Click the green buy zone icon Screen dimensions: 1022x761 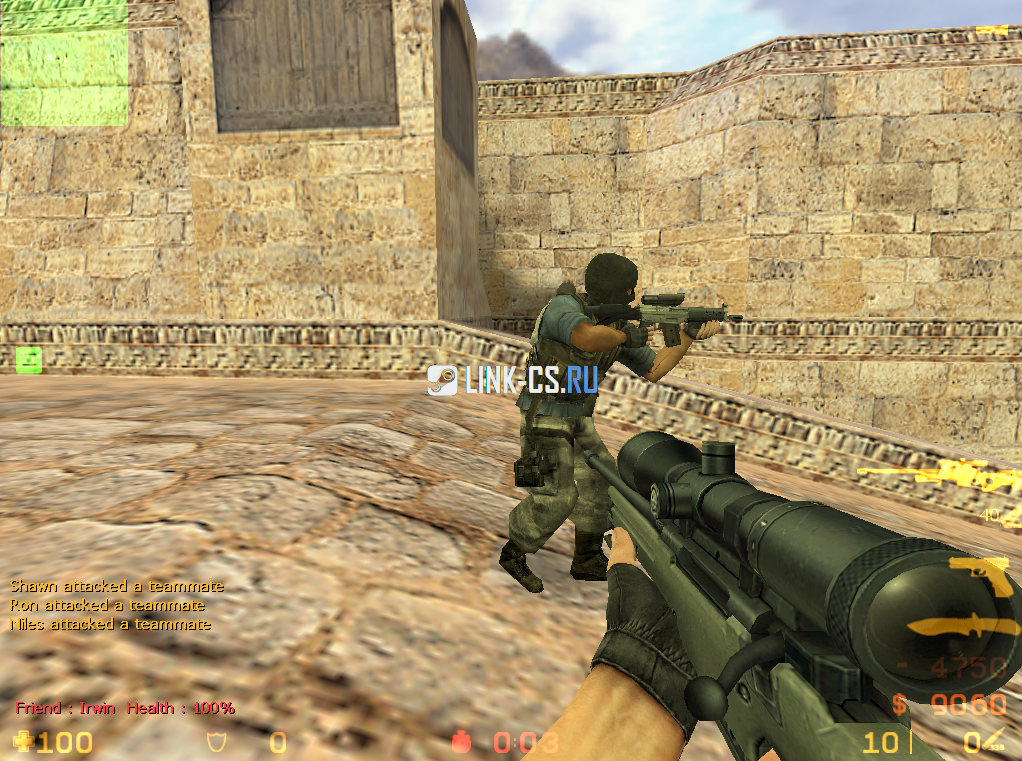[28, 360]
